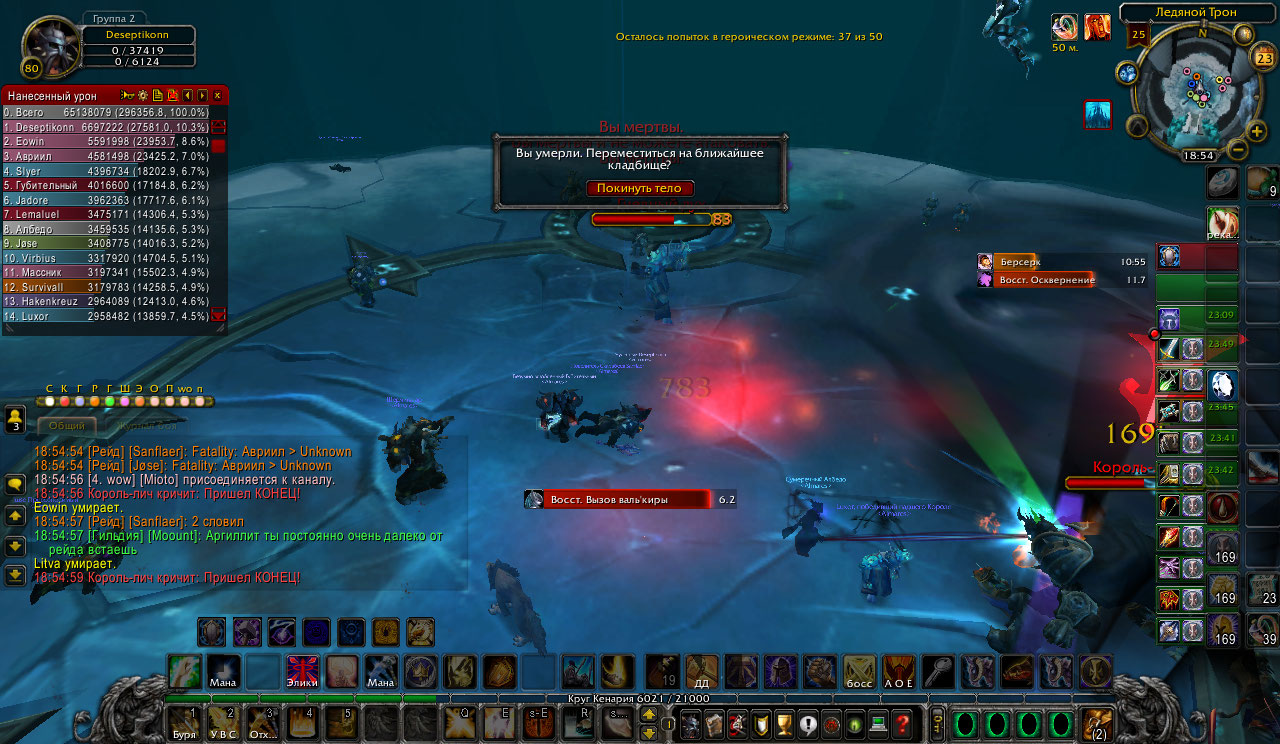Screen dimensions: 1280x744
Task: Switch to the "Общий" chat tab
Action: [67, 426]
